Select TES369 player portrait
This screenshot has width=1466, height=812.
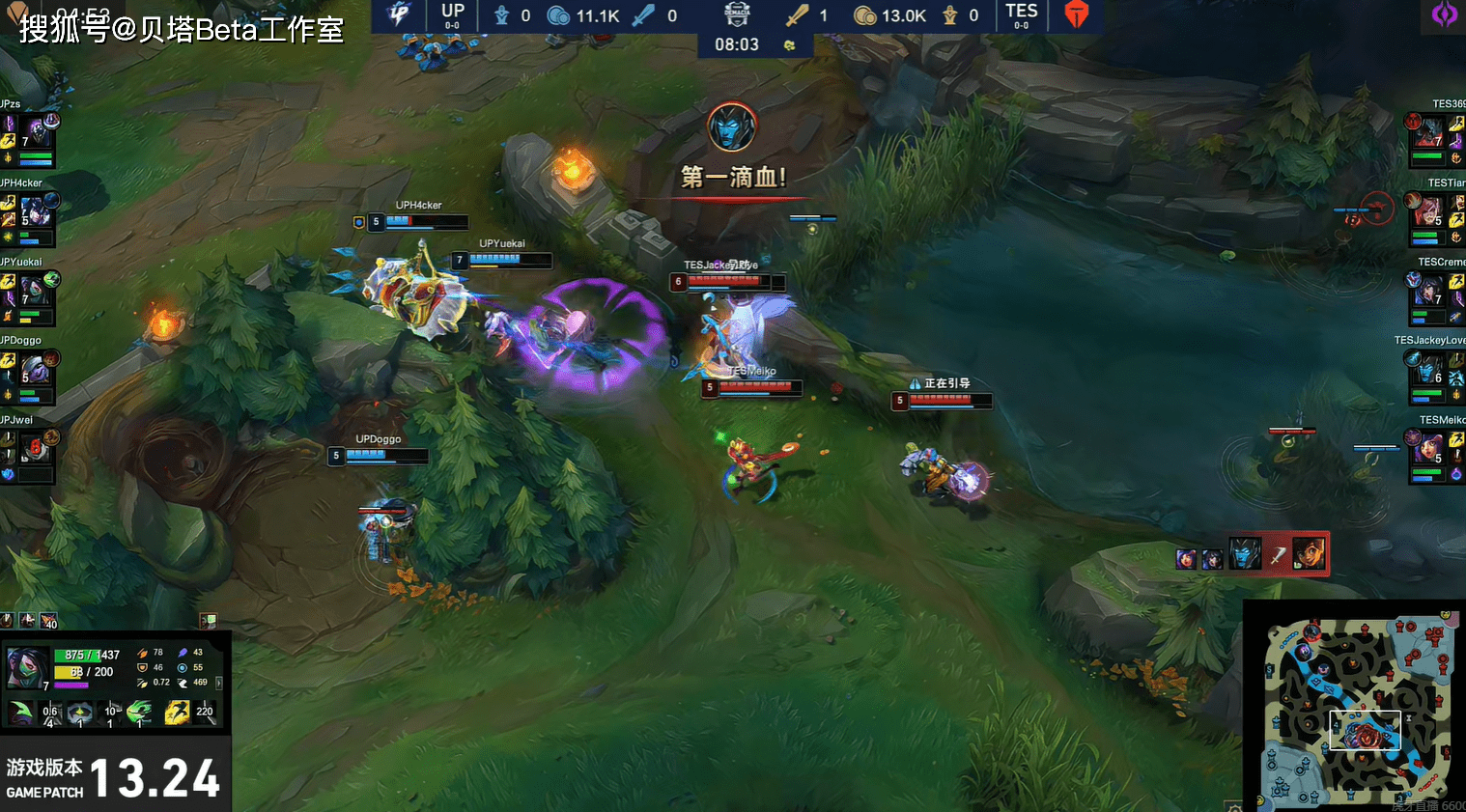click(x=1428, y=132)
